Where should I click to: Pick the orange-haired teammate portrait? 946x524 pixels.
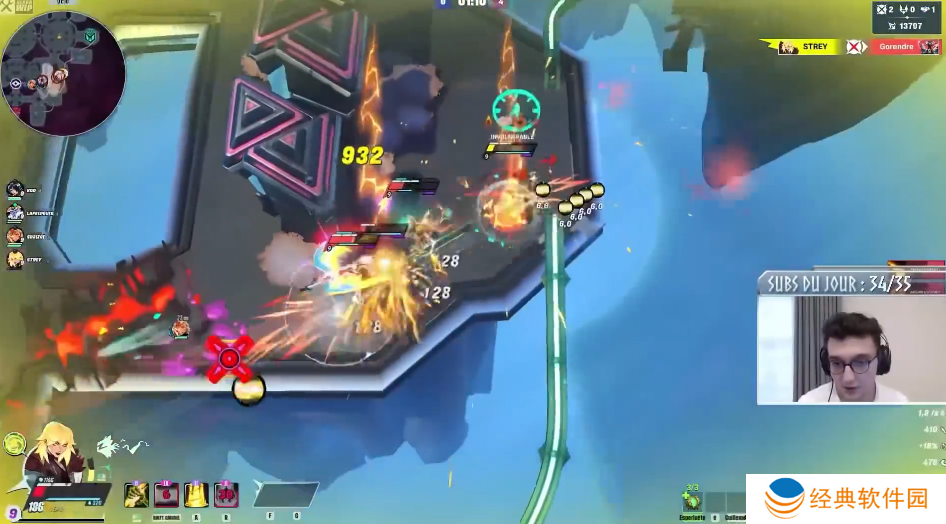15,236
